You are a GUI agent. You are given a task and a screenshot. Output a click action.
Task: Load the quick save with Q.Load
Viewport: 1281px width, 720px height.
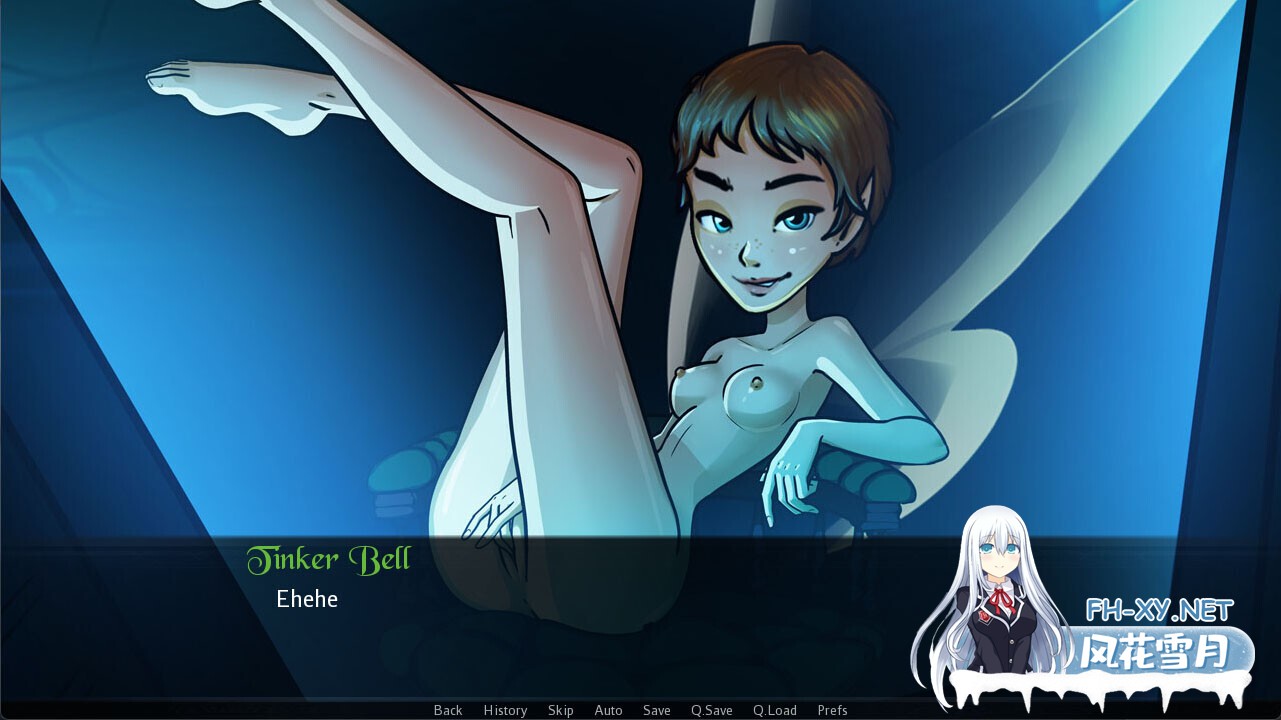pyautogui.click(x=775, y=710)
